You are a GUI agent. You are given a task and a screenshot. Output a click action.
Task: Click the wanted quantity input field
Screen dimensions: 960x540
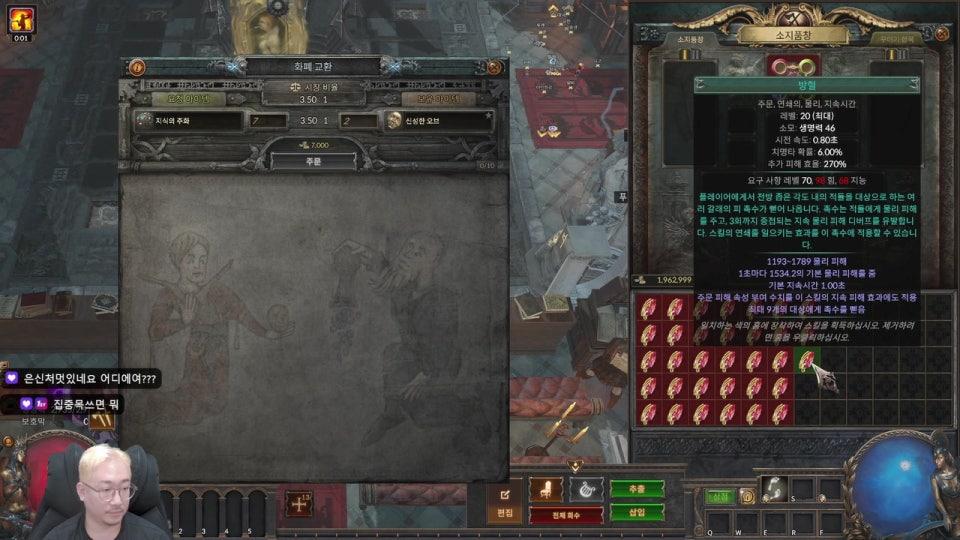[267, 121]
